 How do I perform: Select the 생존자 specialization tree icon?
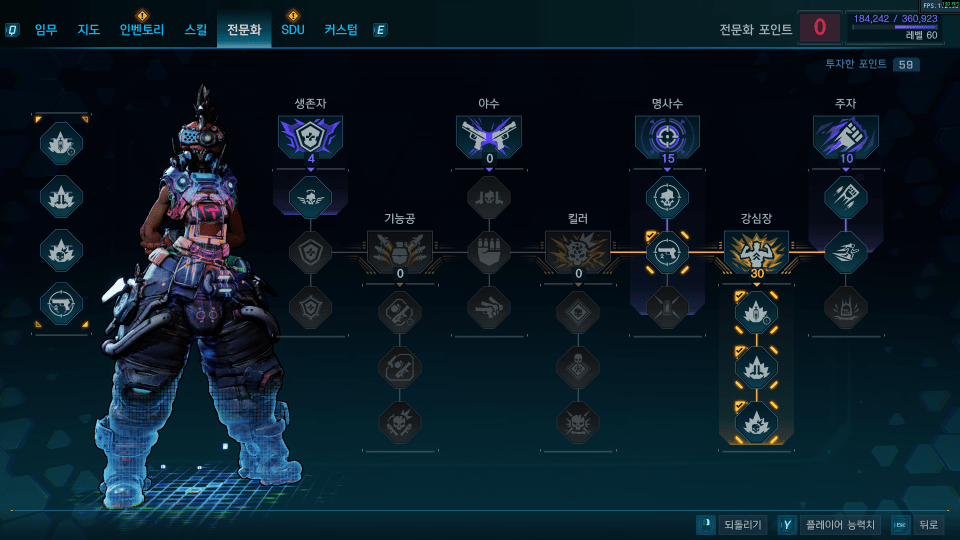[x=311, y=137]
